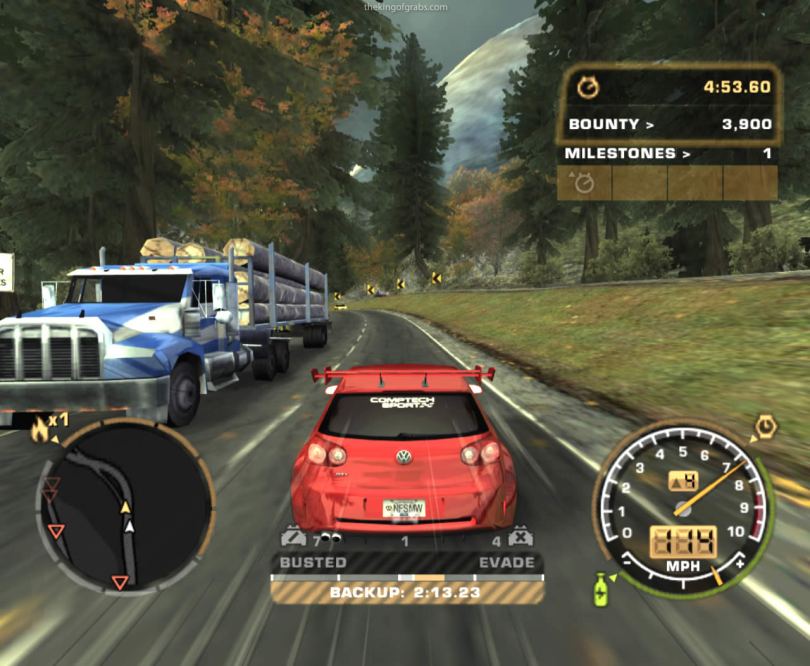This screenshot has height=666, width=810.
Task: Select the police cars involved icon
Action: point(292,538)
